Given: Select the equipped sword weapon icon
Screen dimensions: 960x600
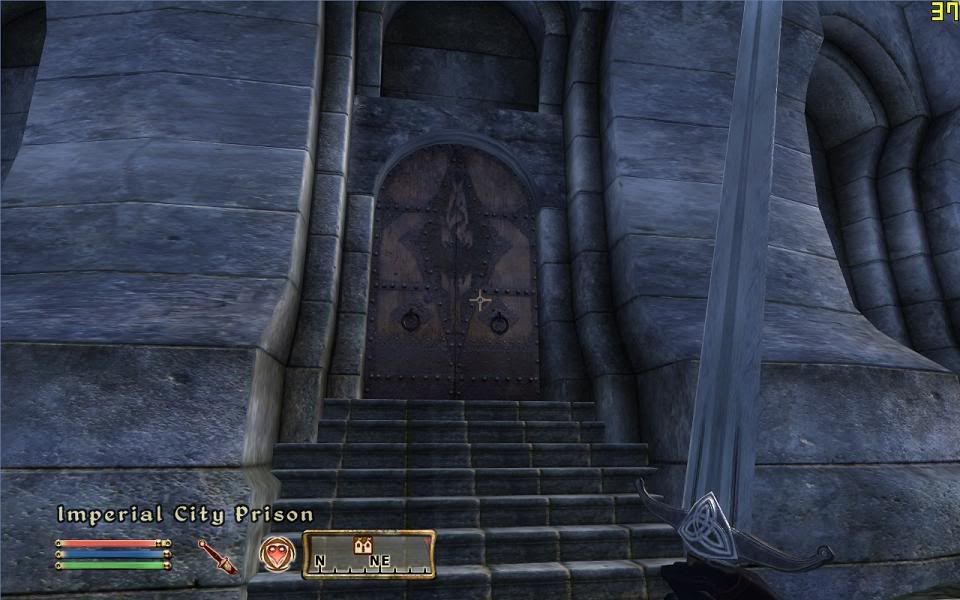Looking at the screenshot, I should 217,555.
